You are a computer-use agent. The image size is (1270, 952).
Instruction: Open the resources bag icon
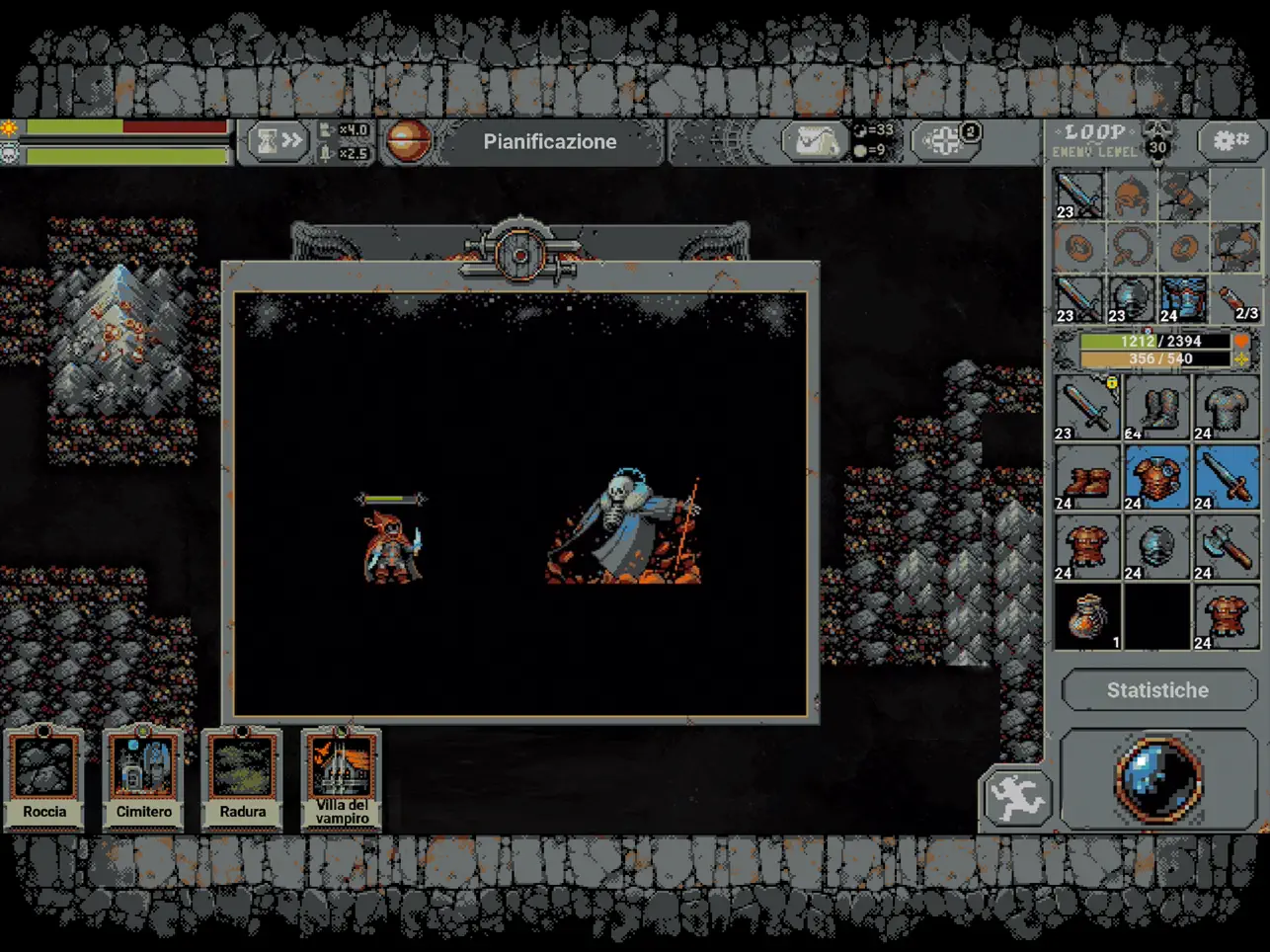click(x=814, y=142)
